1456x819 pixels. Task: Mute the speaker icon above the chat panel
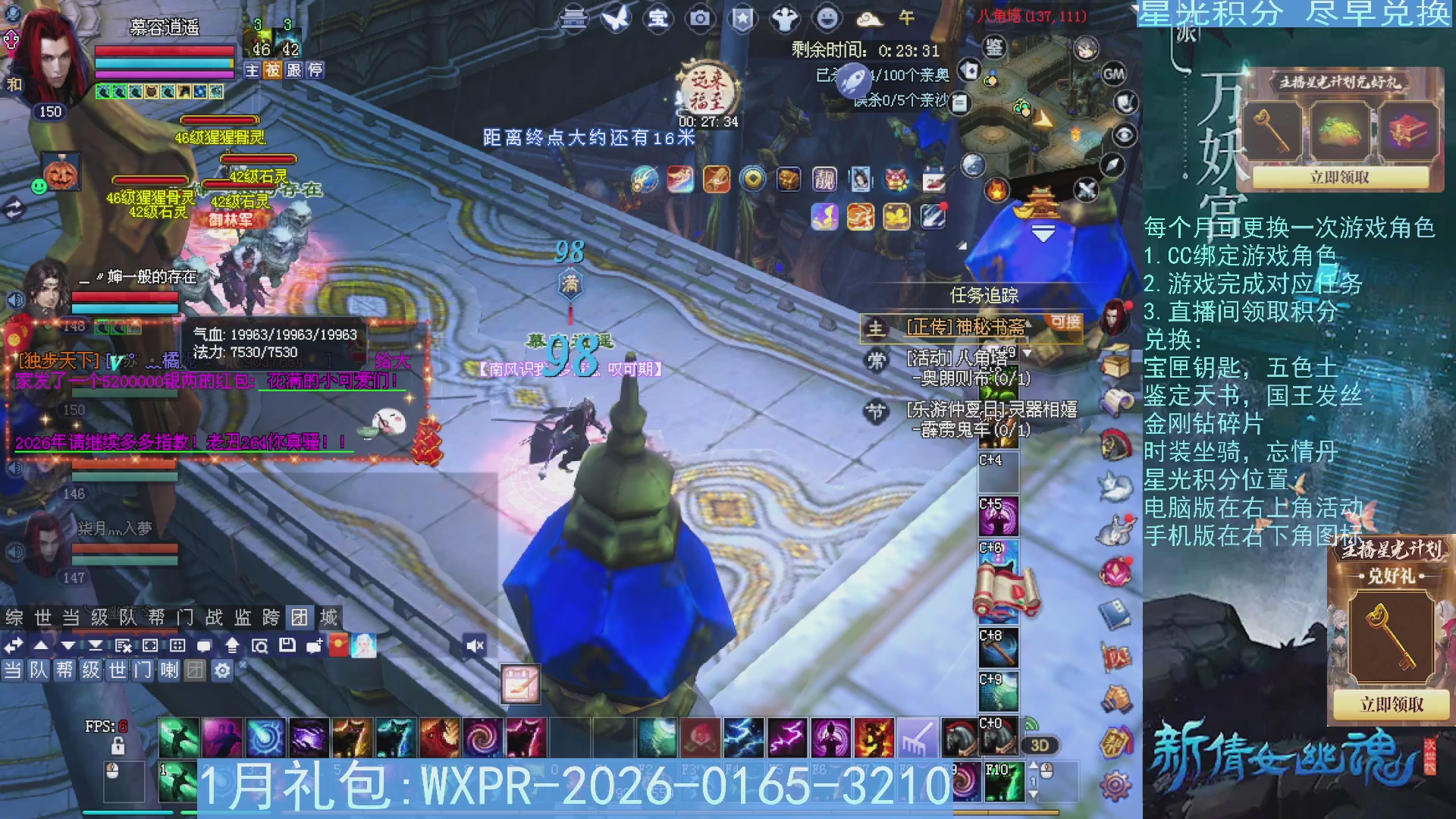475,645
